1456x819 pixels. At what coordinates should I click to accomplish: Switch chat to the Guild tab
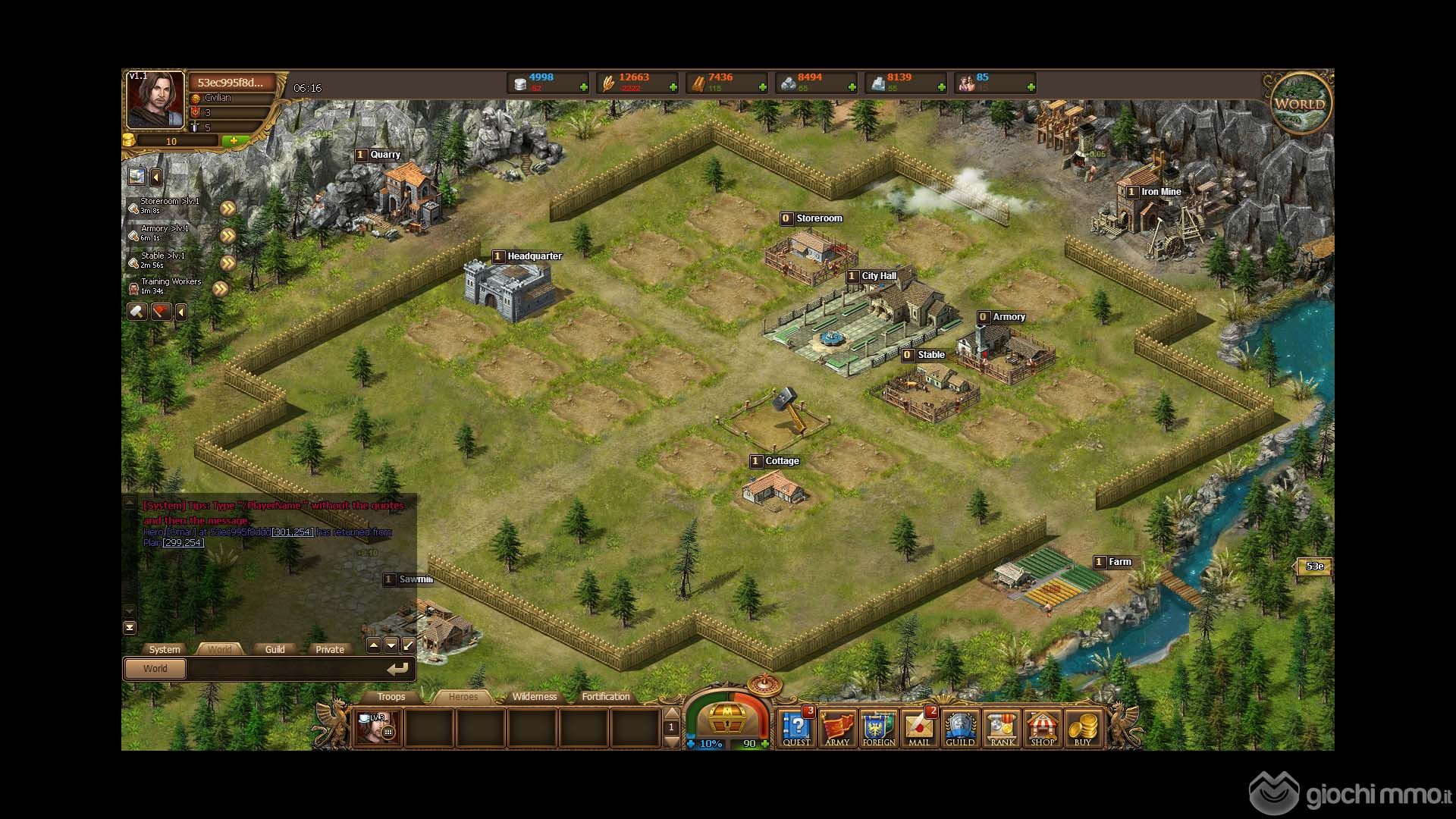coord(275,649)
